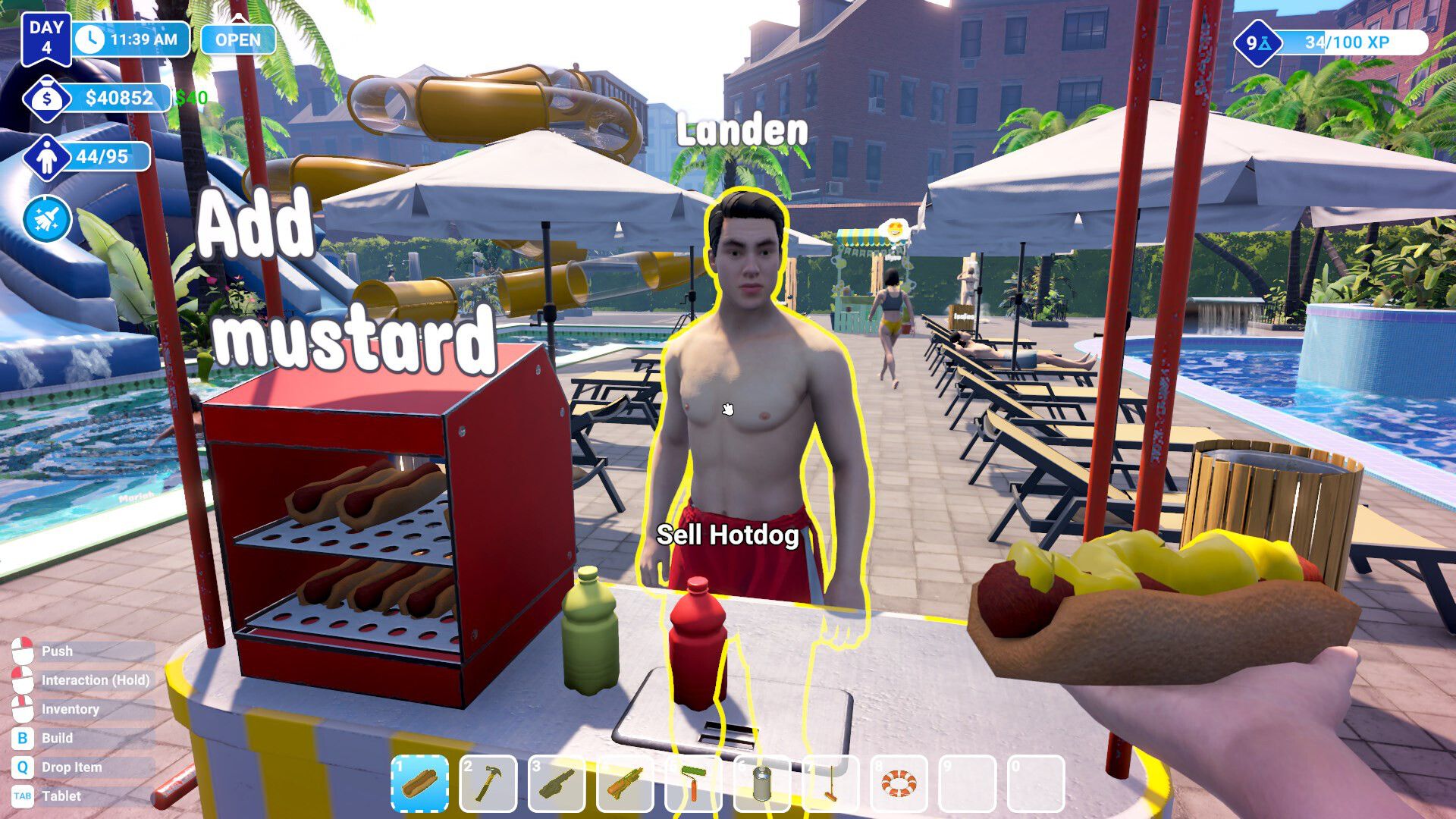The image size is (1456, 819).
Task: Select the hammer in the hotbar
Action: pyautogui.click(x=488, y=783)
